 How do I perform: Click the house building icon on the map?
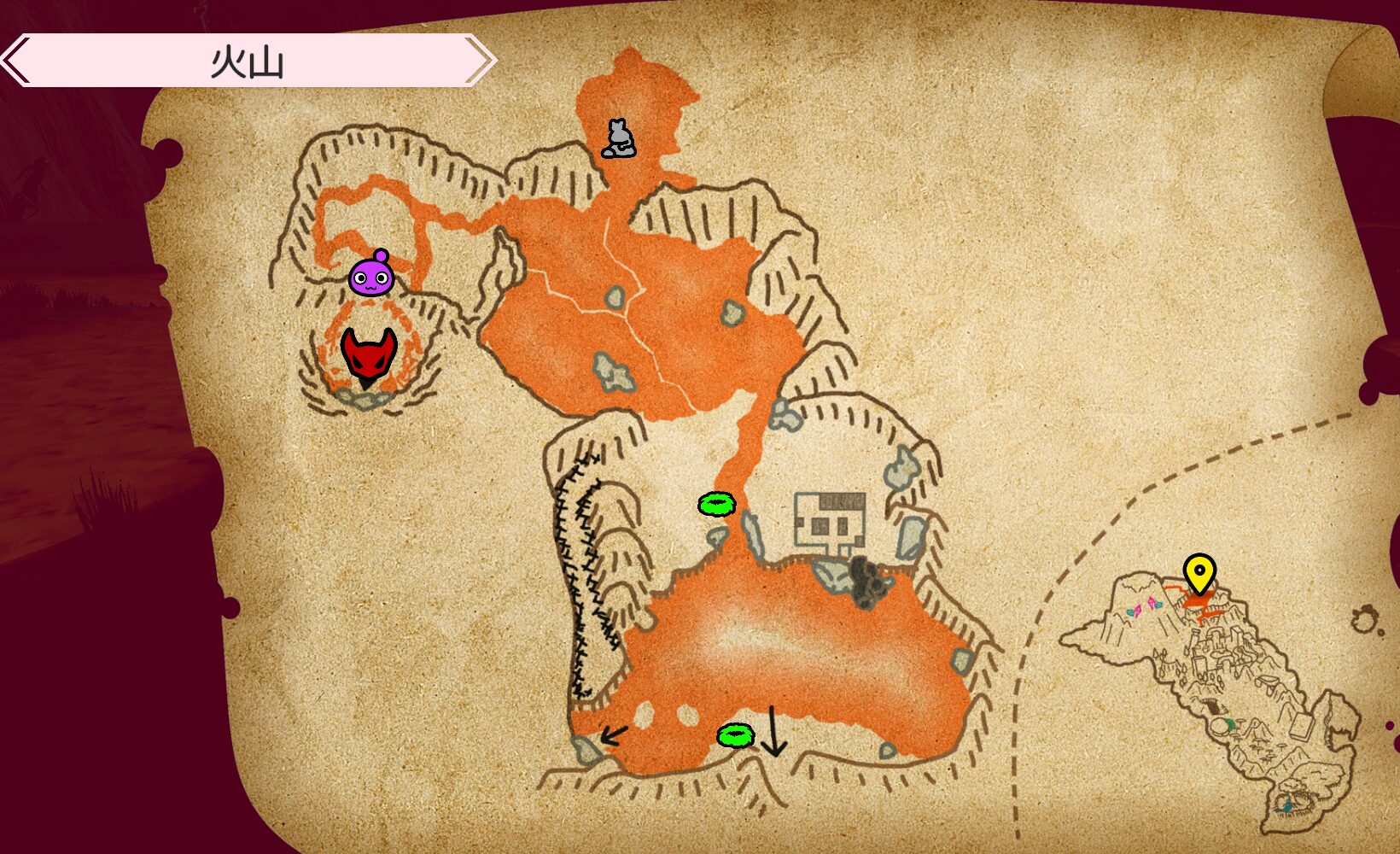[x=828, y=519]
